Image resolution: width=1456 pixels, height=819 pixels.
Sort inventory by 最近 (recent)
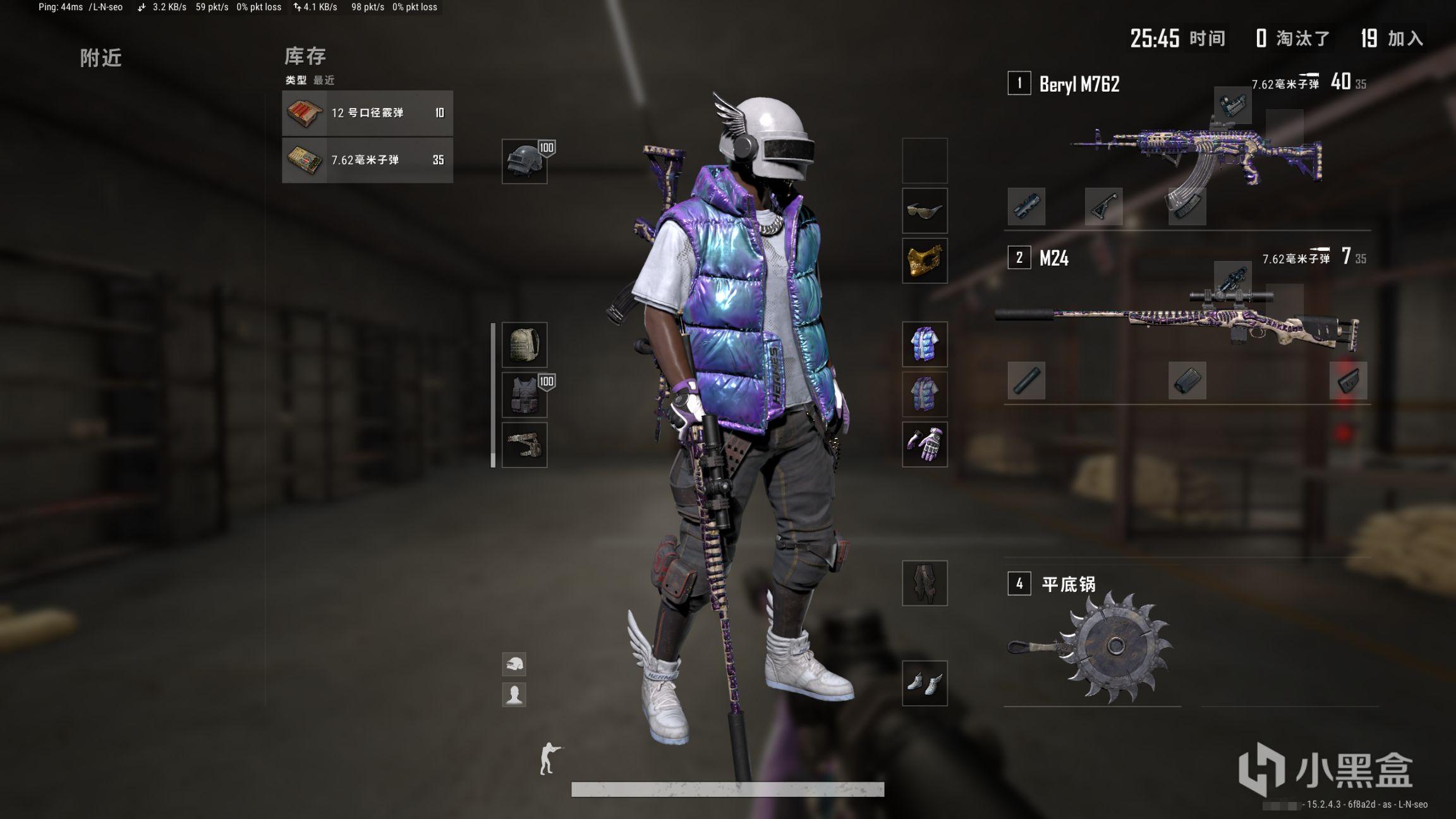[x=324, y=80]
